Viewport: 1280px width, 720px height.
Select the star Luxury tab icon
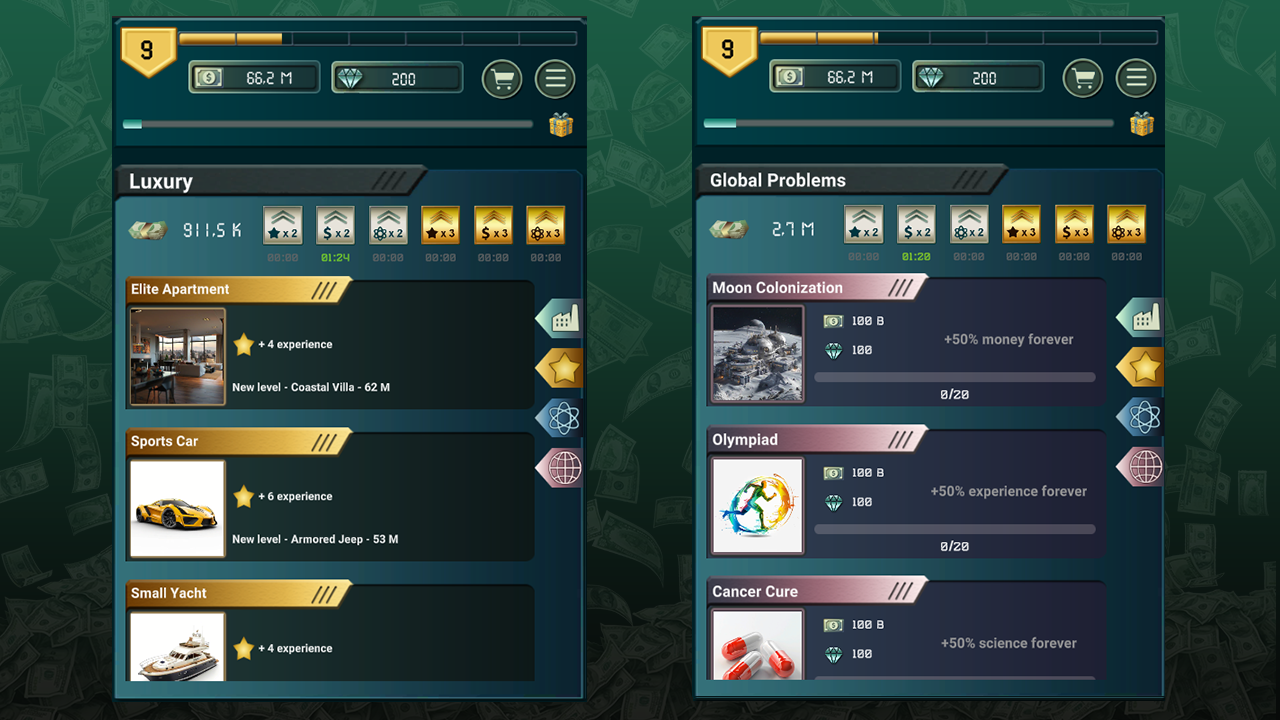558,367
